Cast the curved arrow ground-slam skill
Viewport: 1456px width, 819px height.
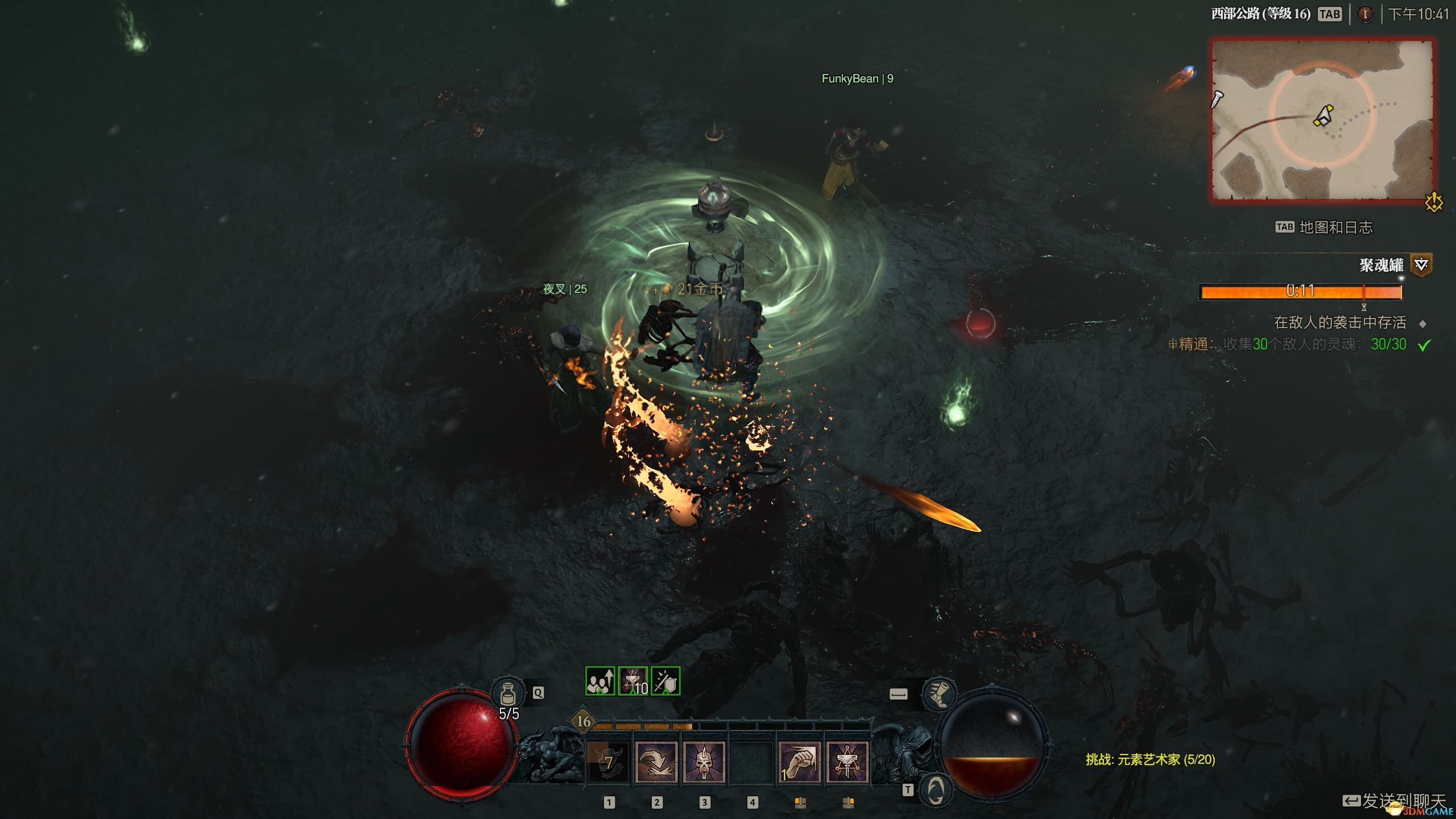pos(656,762)
